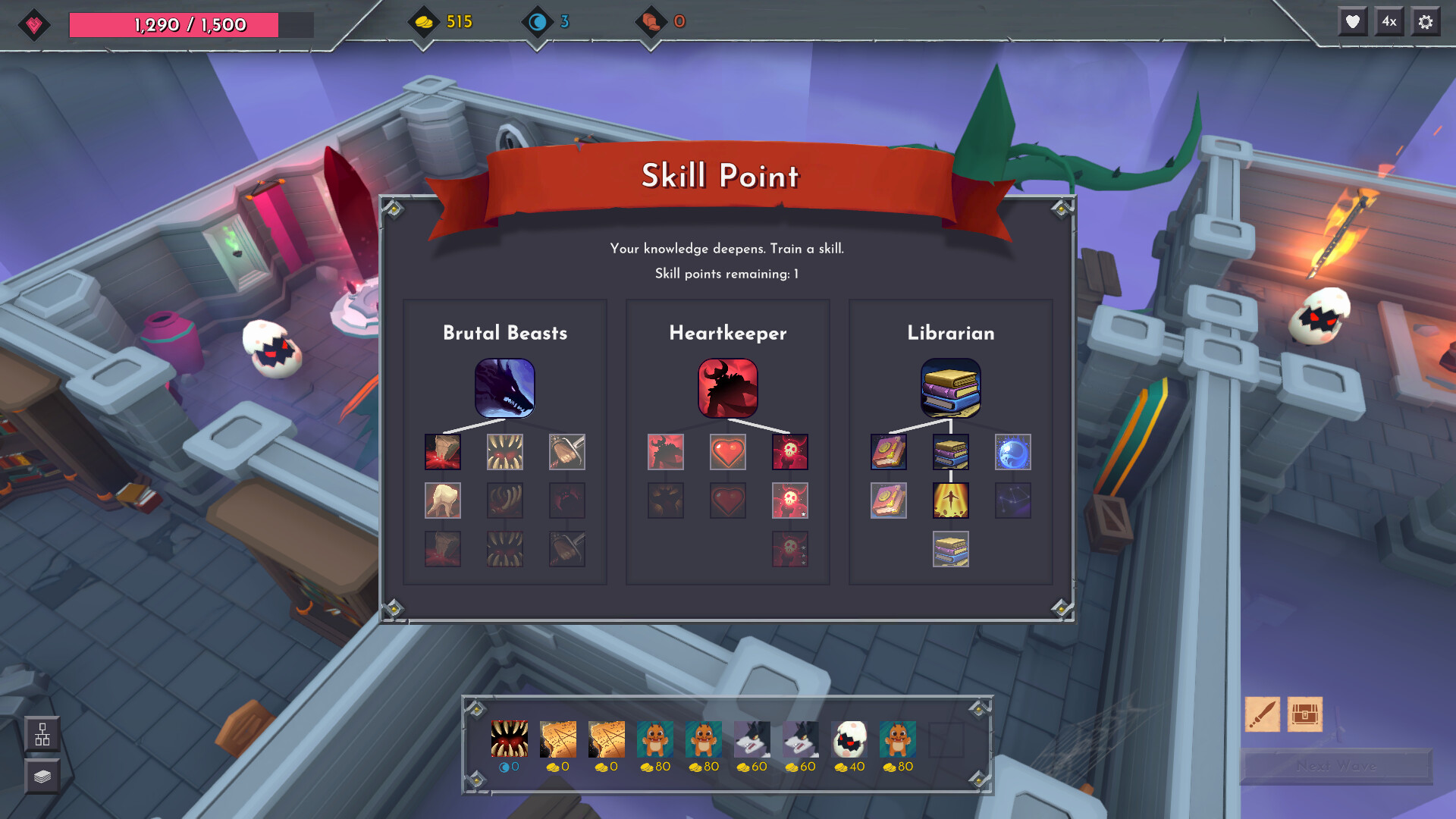Select the monster teeth skill in Brutal Beasts
The image size is (1456, 819).
[x=504, y=452]
